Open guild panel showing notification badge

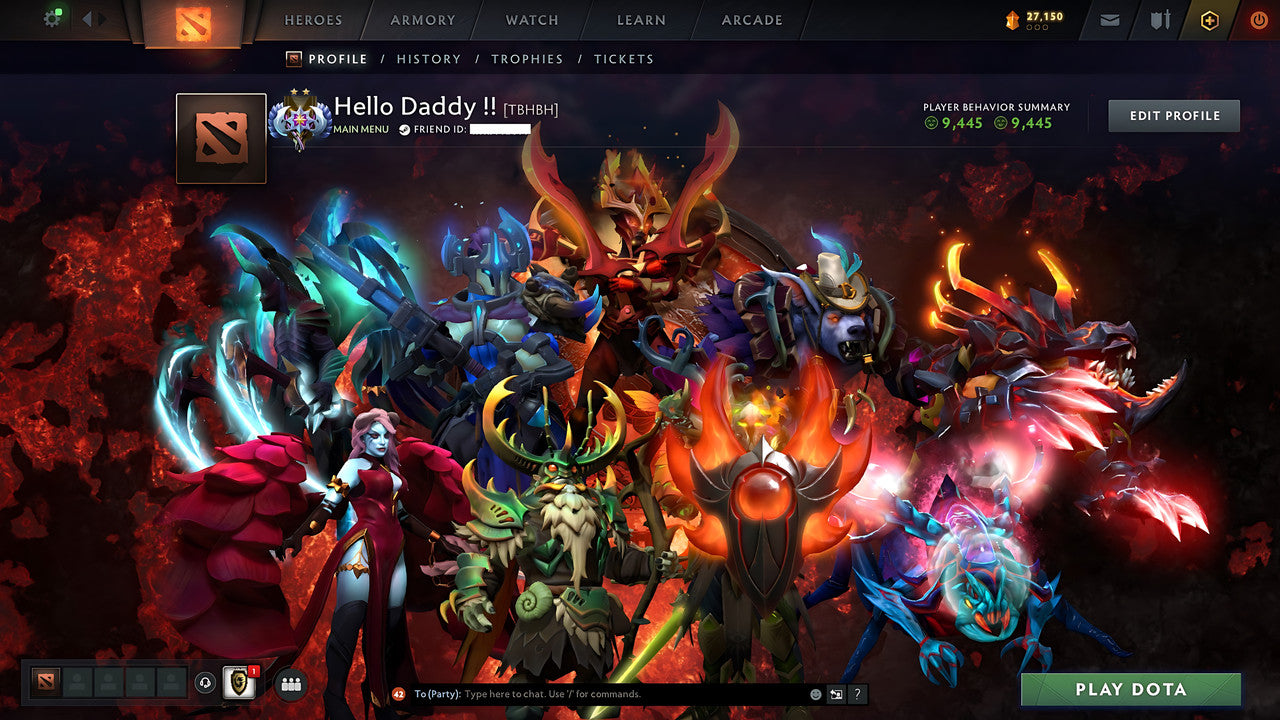click(x=237, y=684)
